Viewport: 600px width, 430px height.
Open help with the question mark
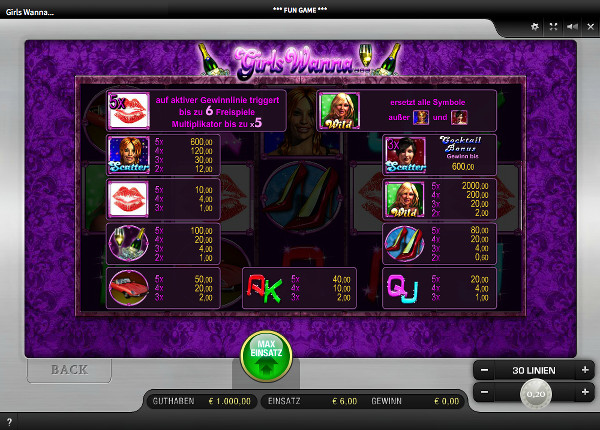pyautogui.click(x=9, y=422)
